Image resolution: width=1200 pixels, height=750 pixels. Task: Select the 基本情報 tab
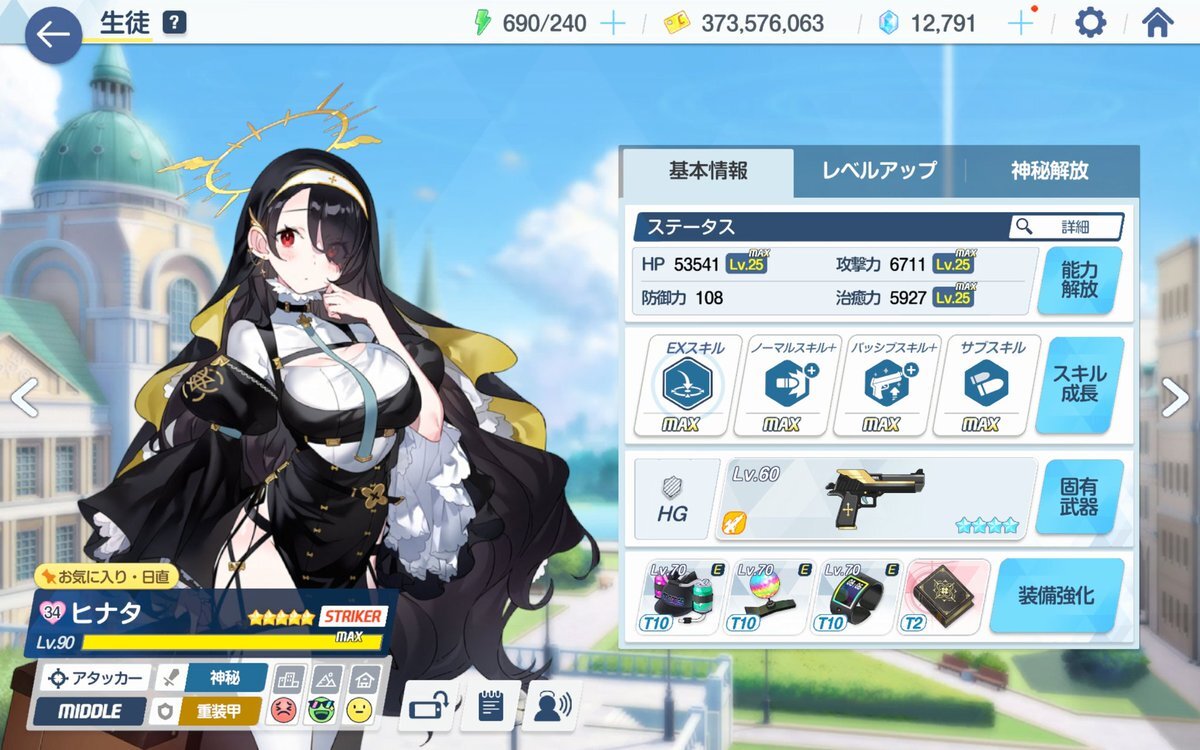pos(708,170)
